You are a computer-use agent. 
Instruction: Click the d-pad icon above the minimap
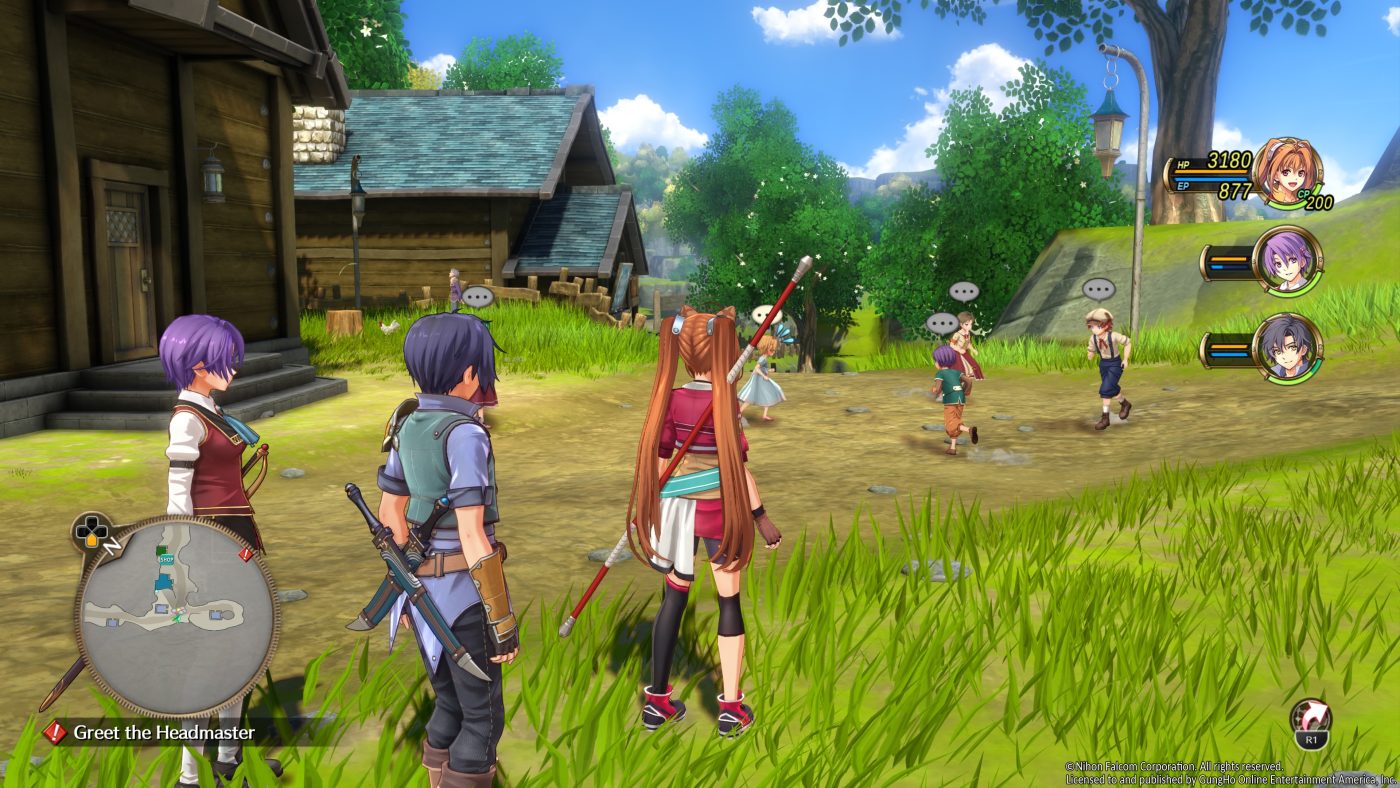[92, 532]
